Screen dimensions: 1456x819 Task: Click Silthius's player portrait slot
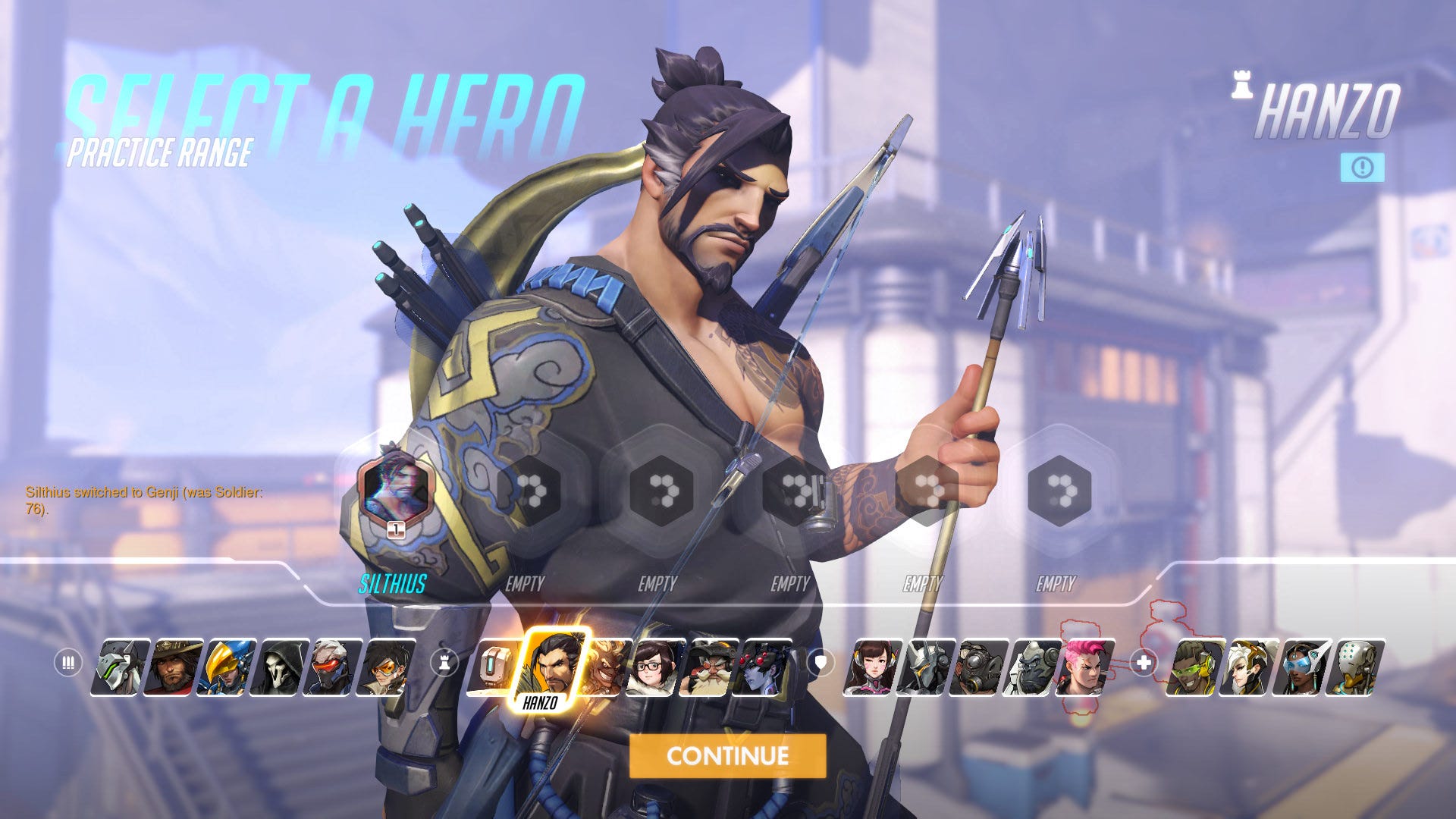pos(394,487)
